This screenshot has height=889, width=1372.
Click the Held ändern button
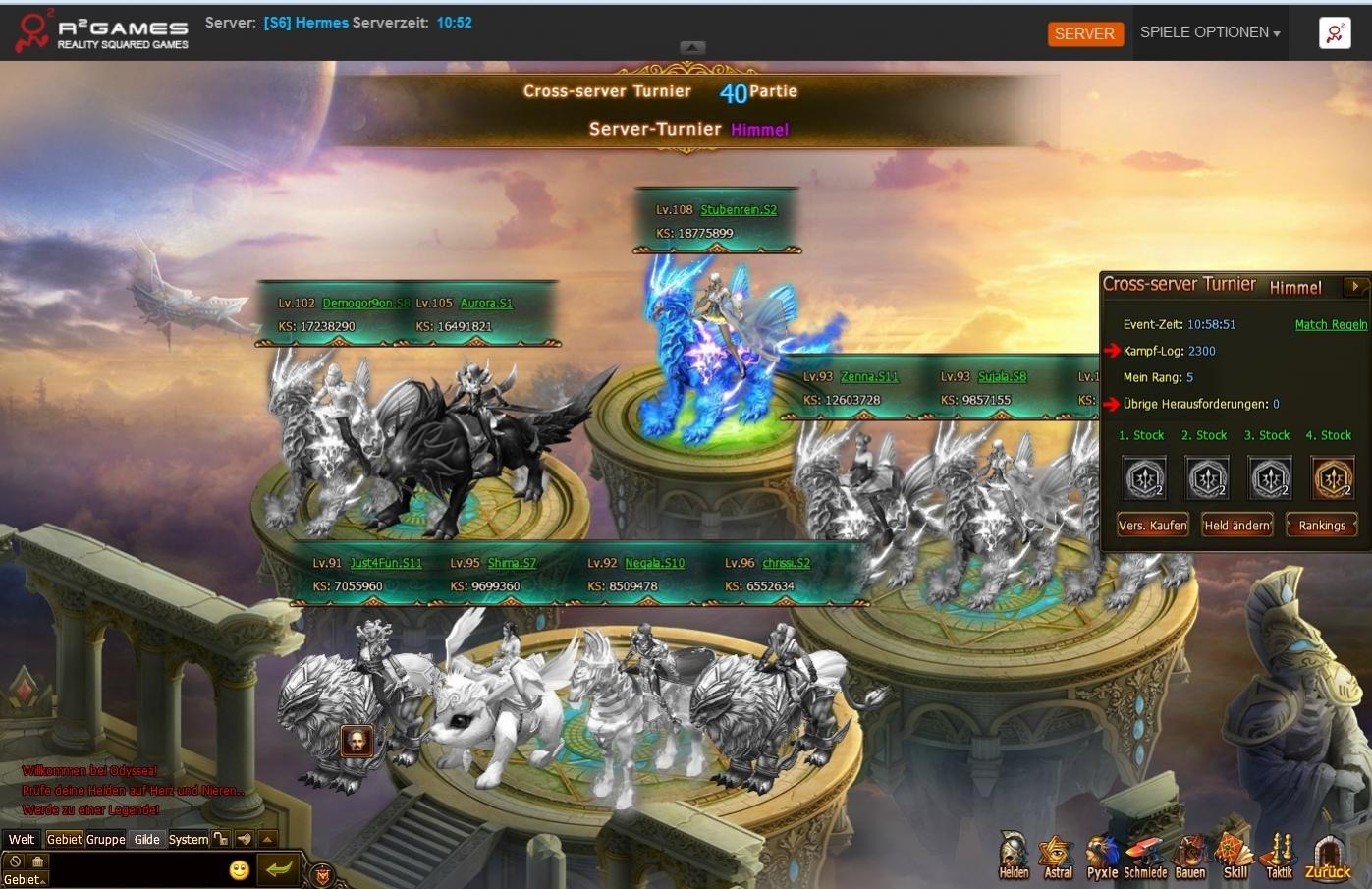pos(1237,526)
